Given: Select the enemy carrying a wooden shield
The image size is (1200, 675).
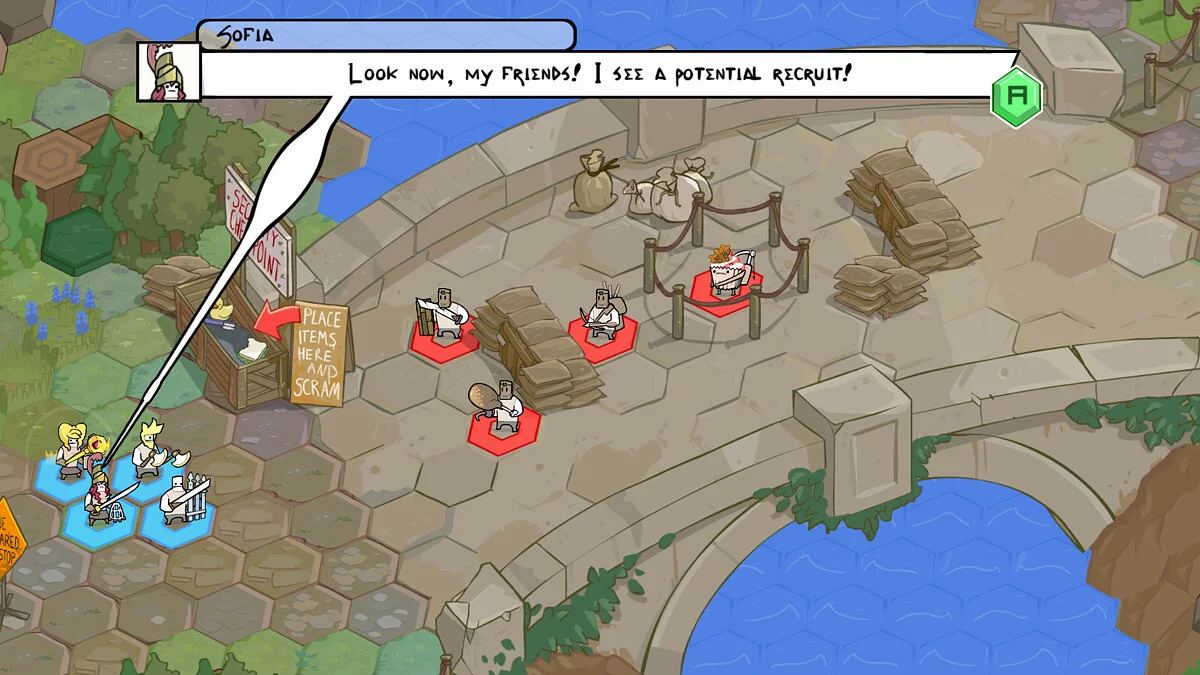Looking at the screenshot, I should pyautogui.click(x=441, y=318).
